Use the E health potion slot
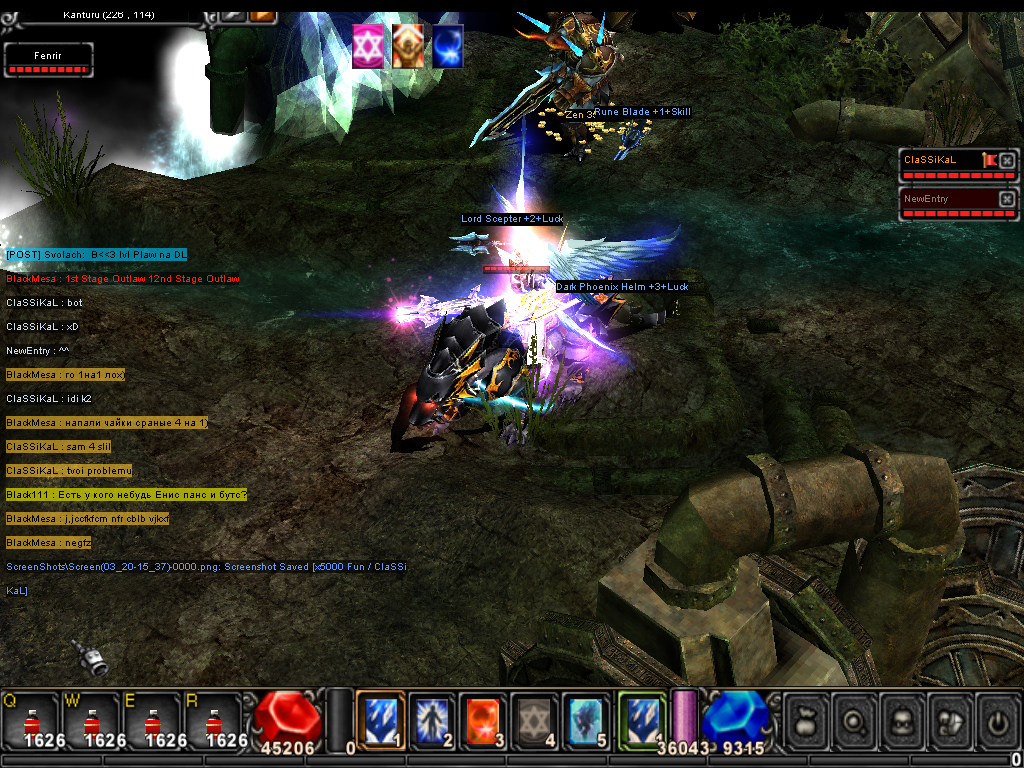This screenshot has width=1024, height=768. point(151,720)
